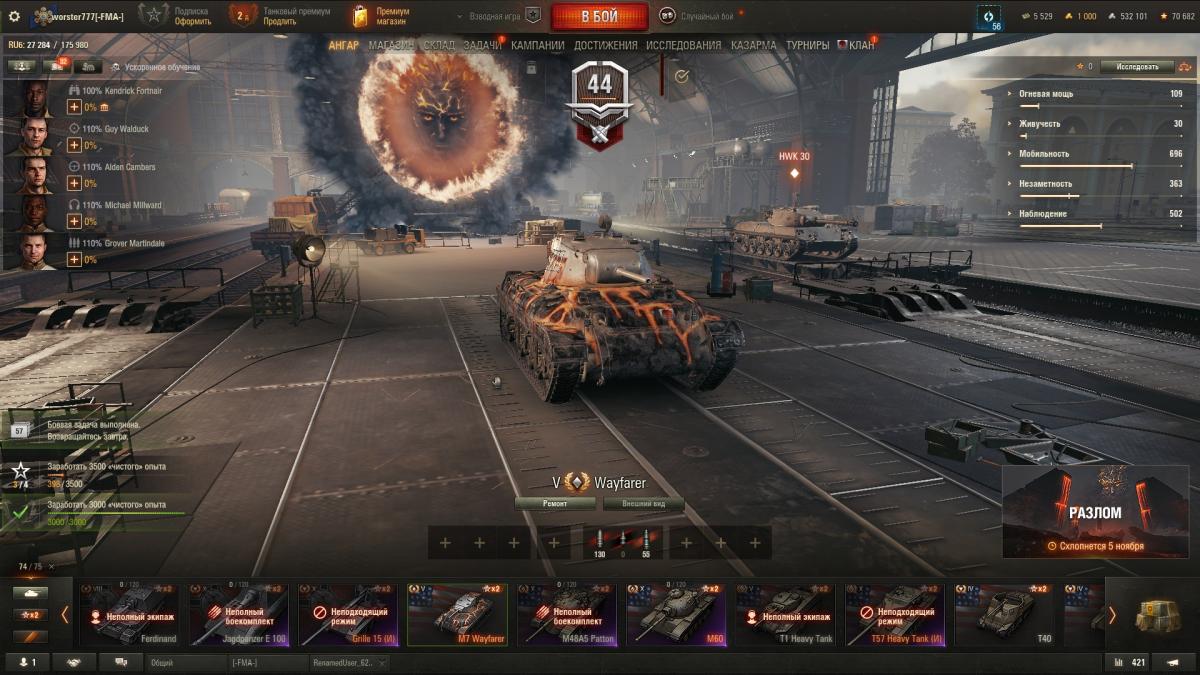Image resolution: width=1200 pixels, height=675 pixels.
Task: Select crew member Kendrick Fortnair
Action: point(35,99)
